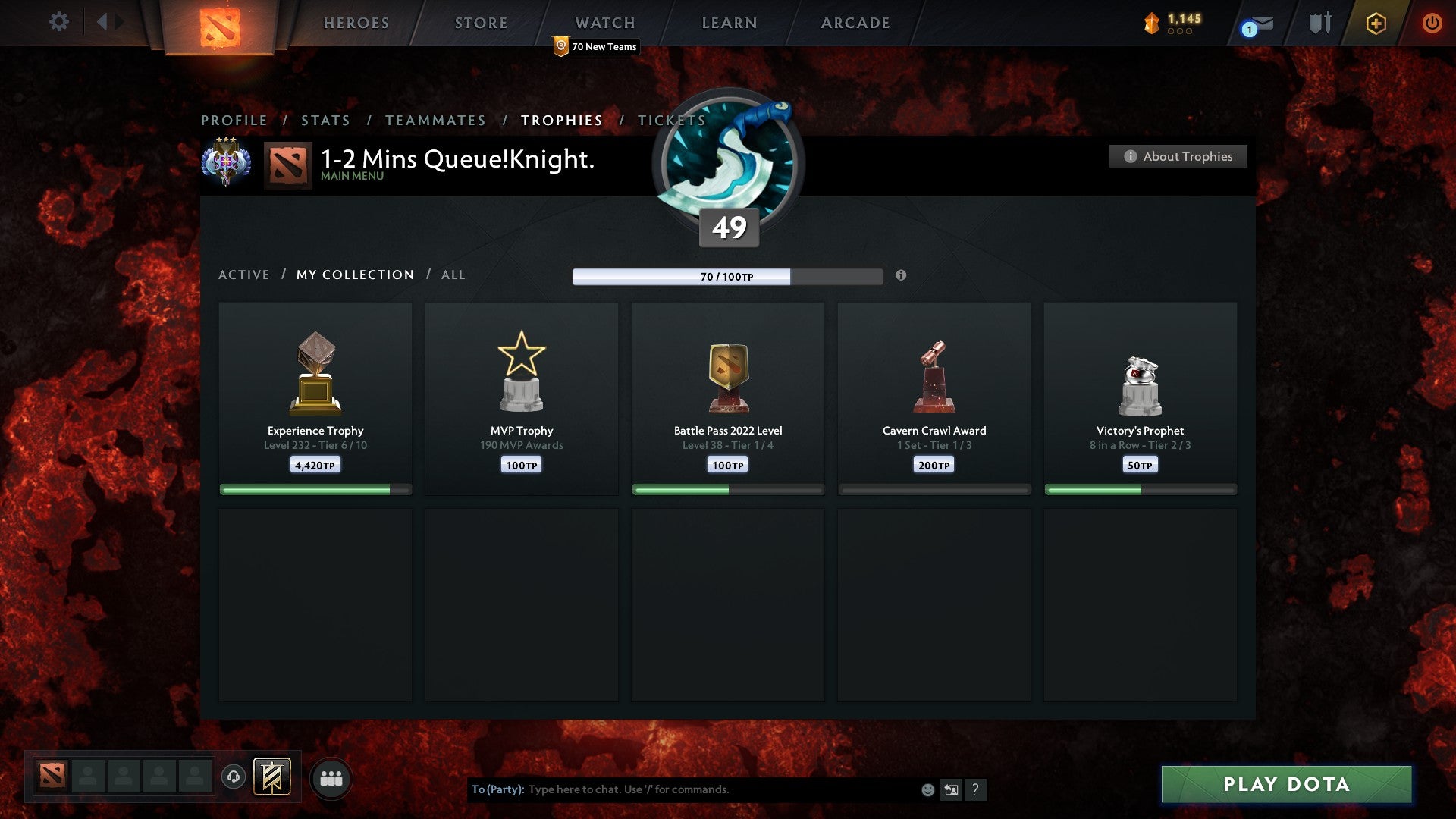Click the 70/100 TP progress bar

727,277
